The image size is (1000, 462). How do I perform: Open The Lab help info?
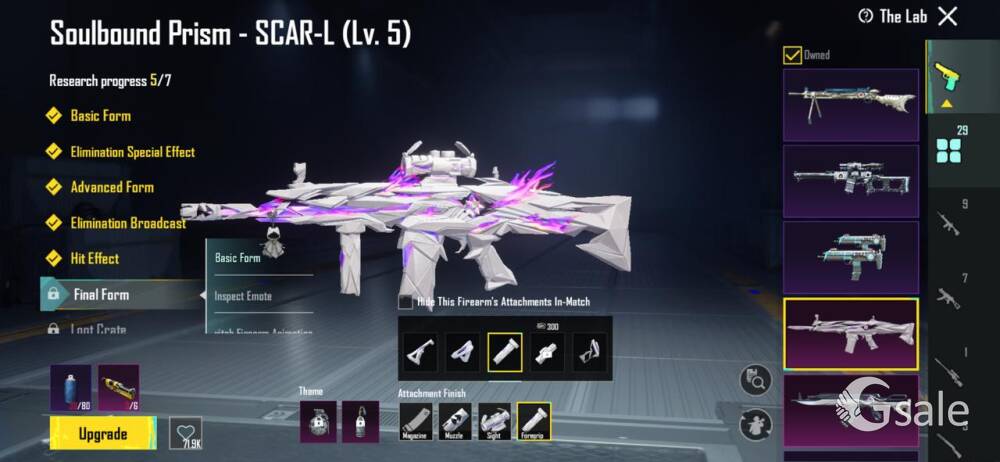tap(866, 16)
